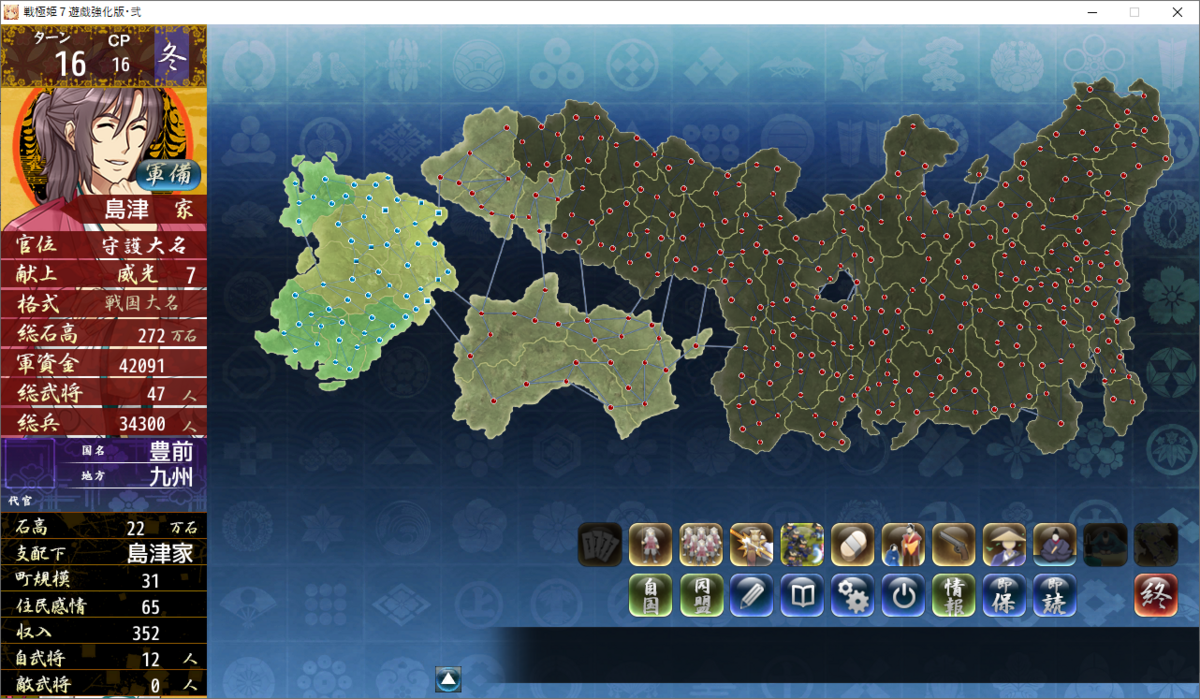The width and height of the screenshot is (1200, 699).
Task: Open the gears settings button
Action: click(853, 595)
